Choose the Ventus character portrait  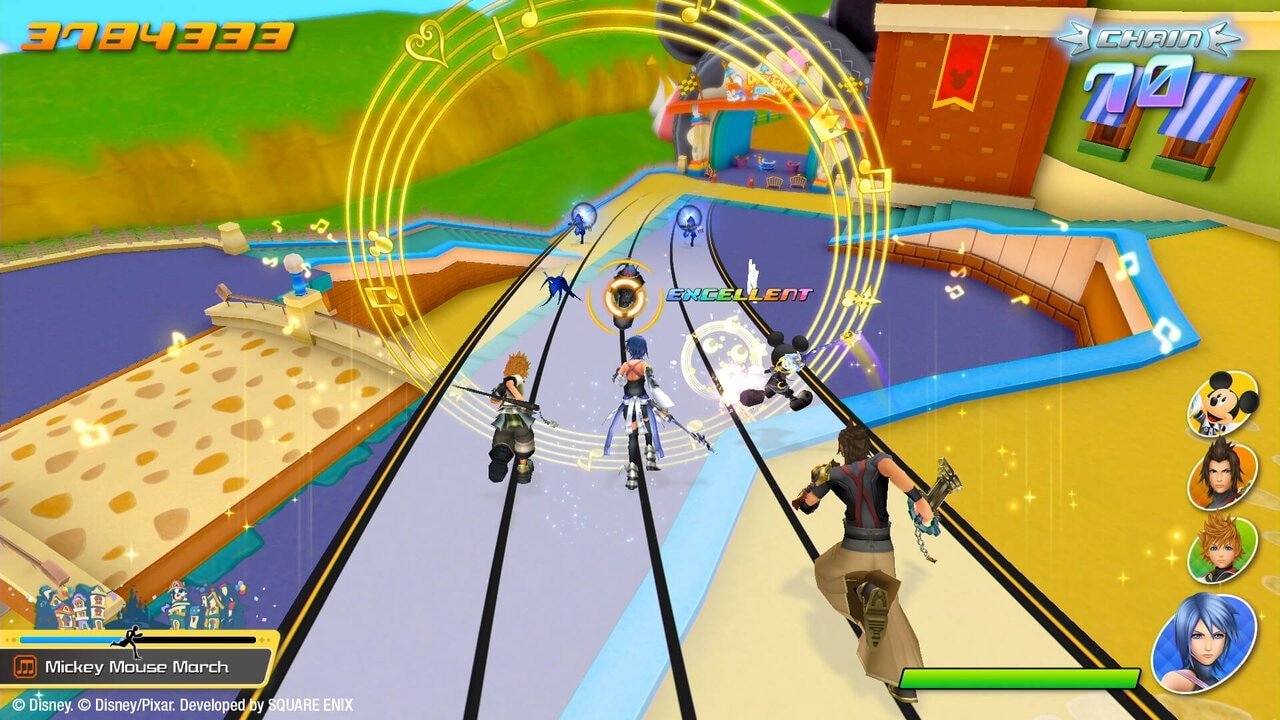click(x=1222, y=548)
